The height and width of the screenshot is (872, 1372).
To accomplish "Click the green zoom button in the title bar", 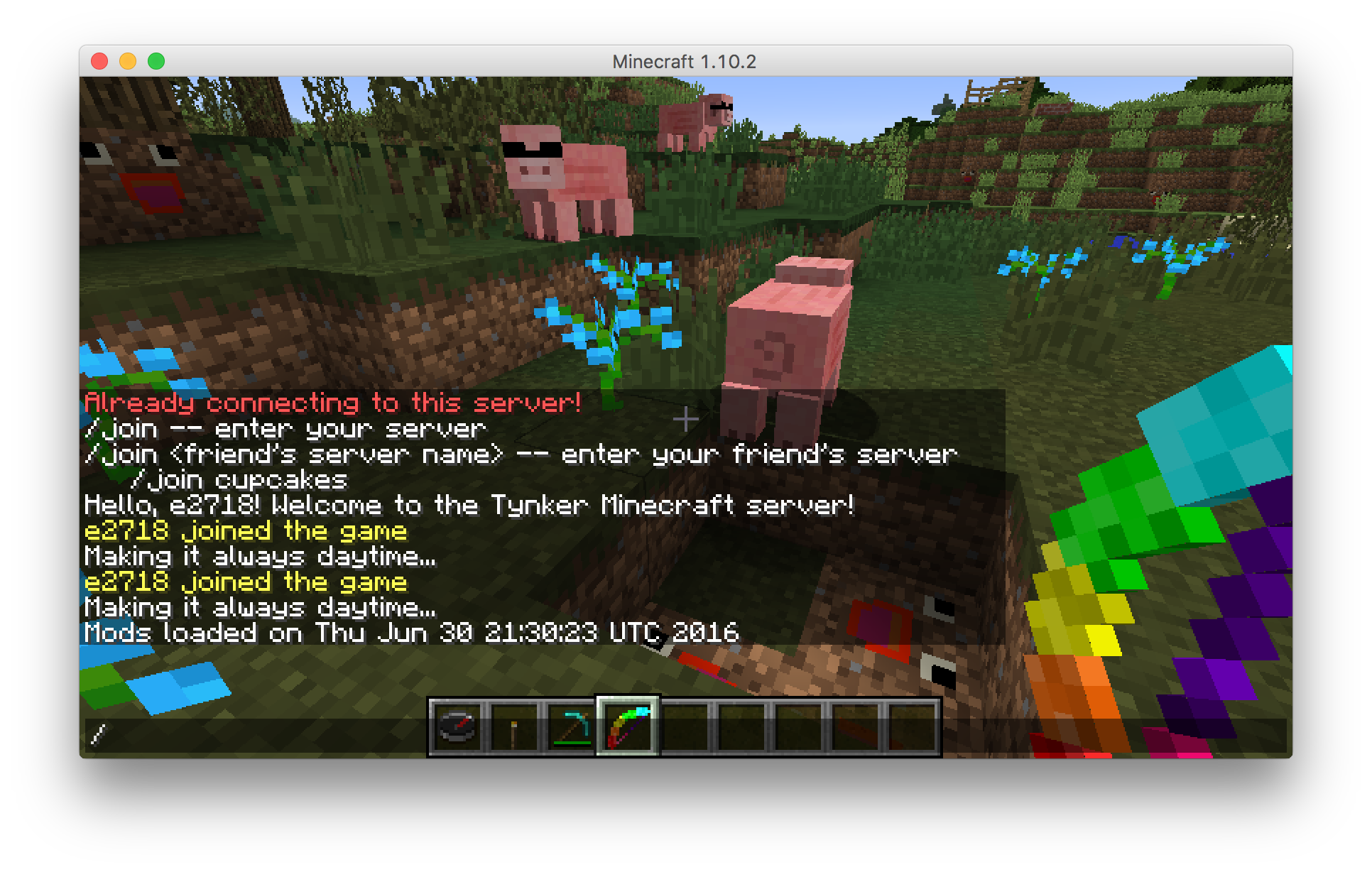I will pos(156,62).
